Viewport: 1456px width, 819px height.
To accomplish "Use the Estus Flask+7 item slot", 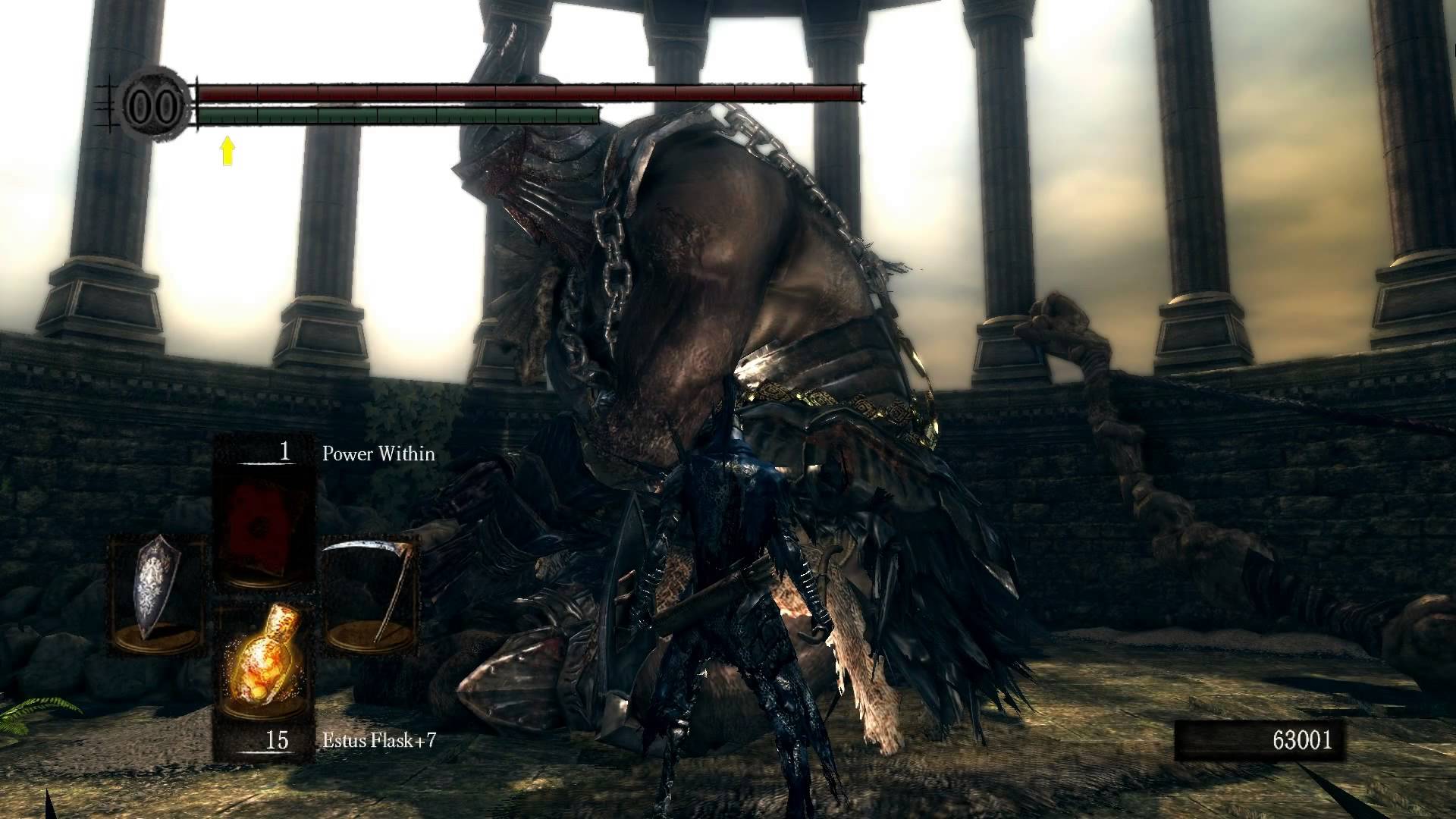I will point(263,675).
